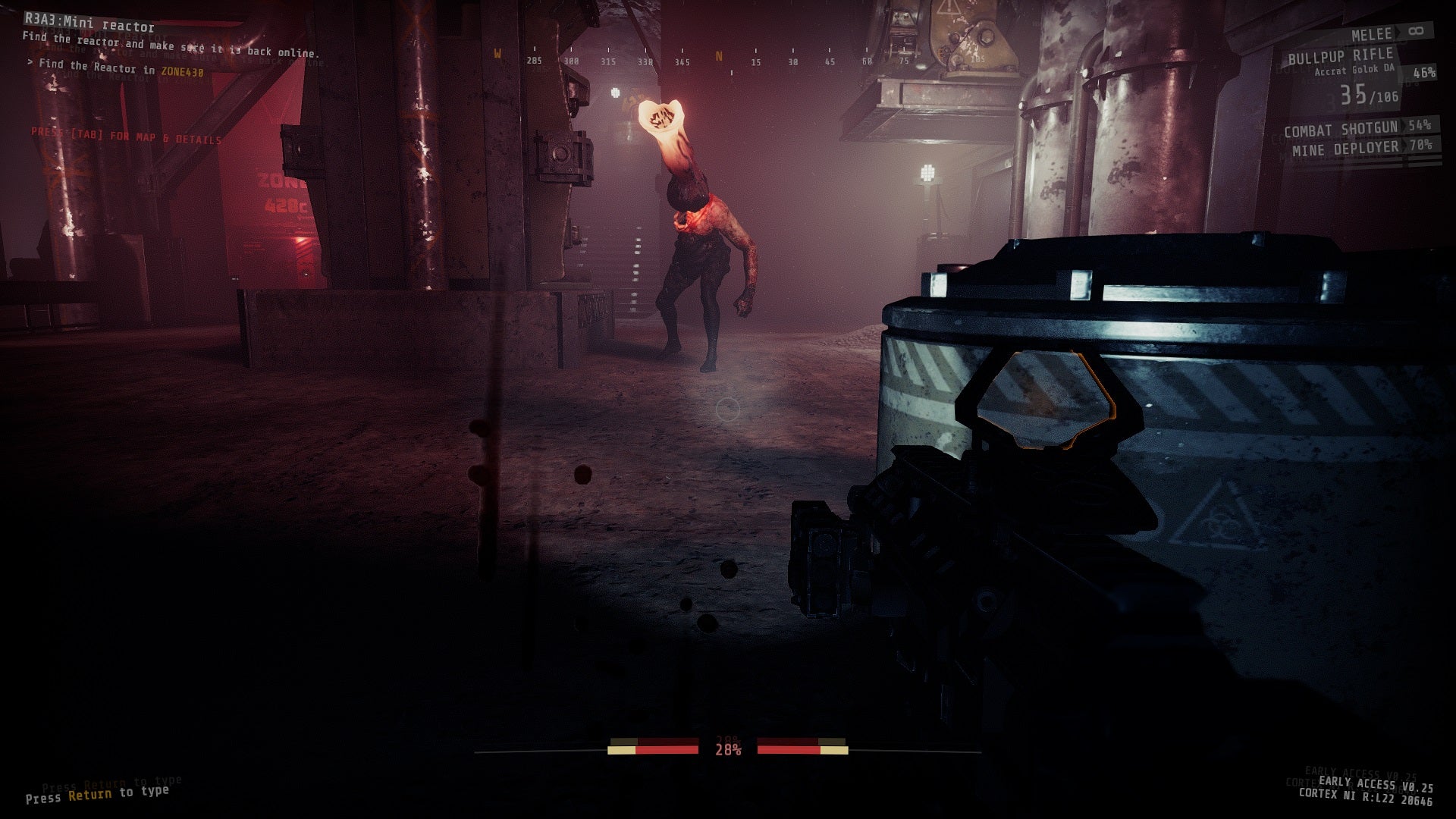Select the Bullpup Rifle weapon slot

(x=1341, y=57)
